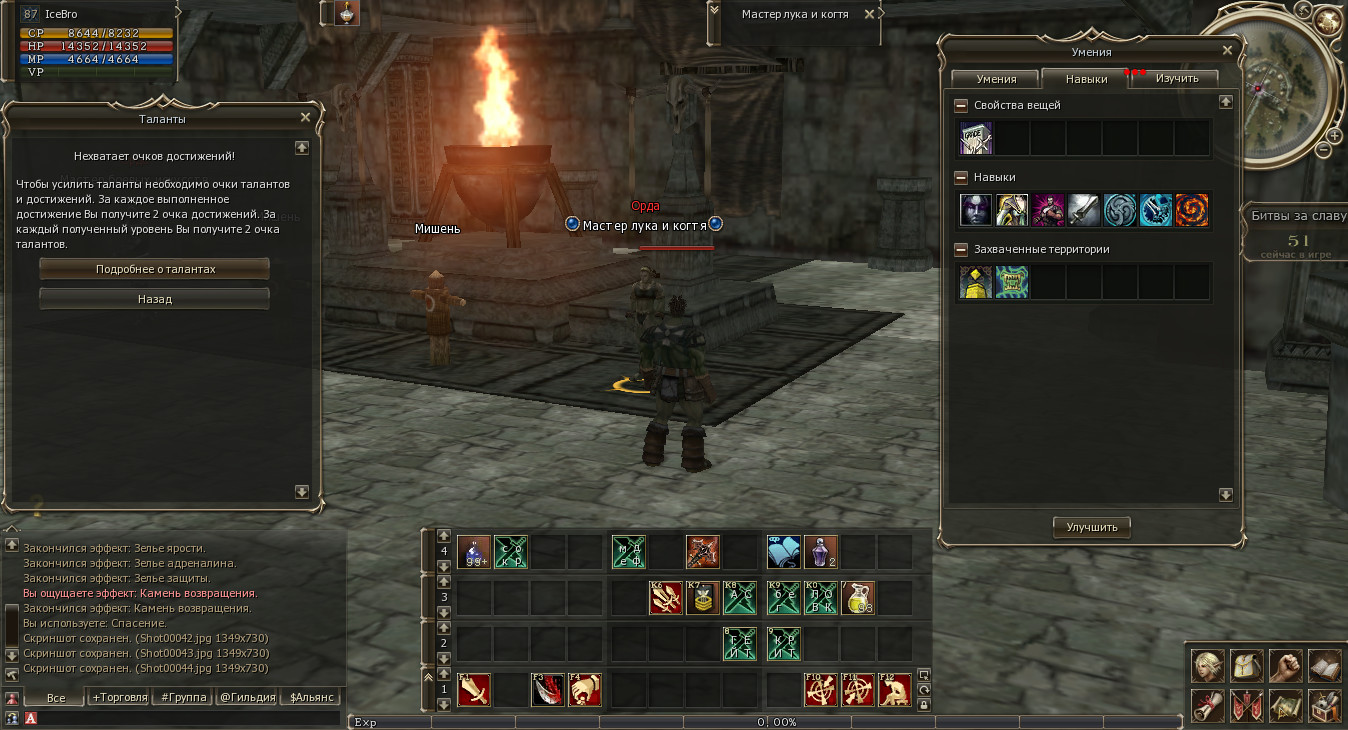1348x730 pixels.
Task: Open the @Гильдия chat tab
Action: click(x=246, y=697)
